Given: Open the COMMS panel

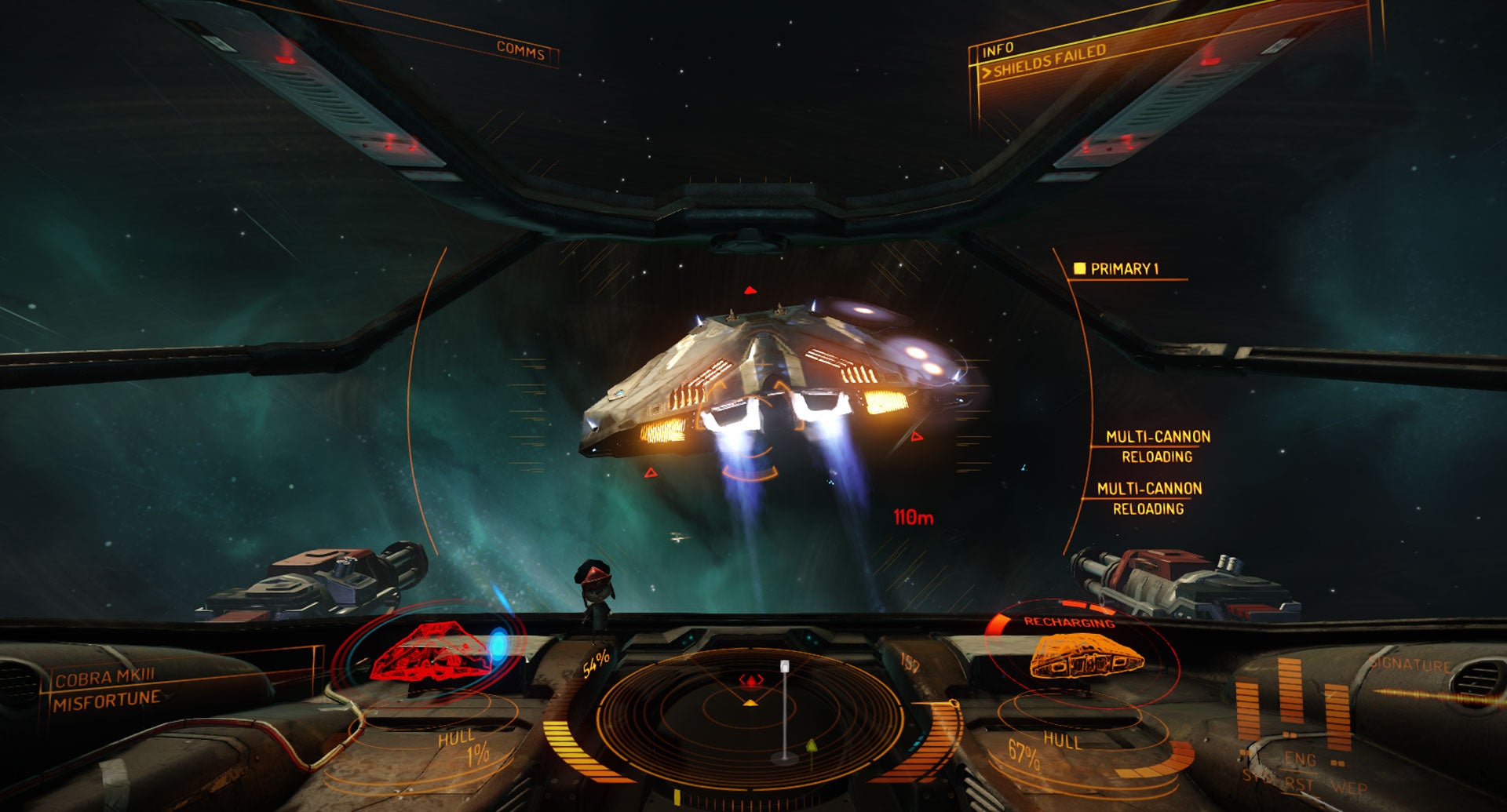Looking at the screenshot, I should click(520, 51).
